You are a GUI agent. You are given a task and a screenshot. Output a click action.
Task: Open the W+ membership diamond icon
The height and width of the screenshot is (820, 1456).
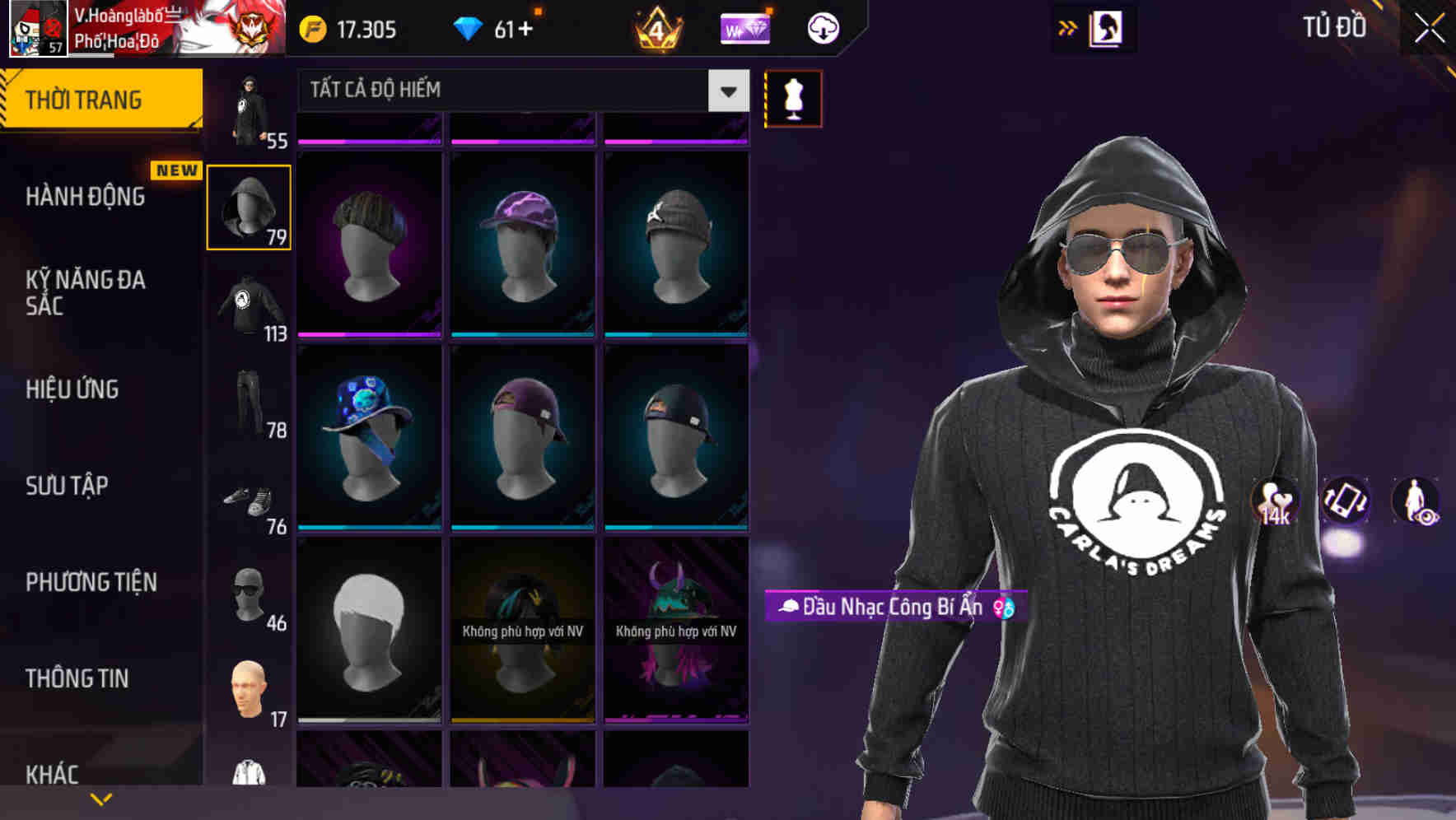click(744, 27)
